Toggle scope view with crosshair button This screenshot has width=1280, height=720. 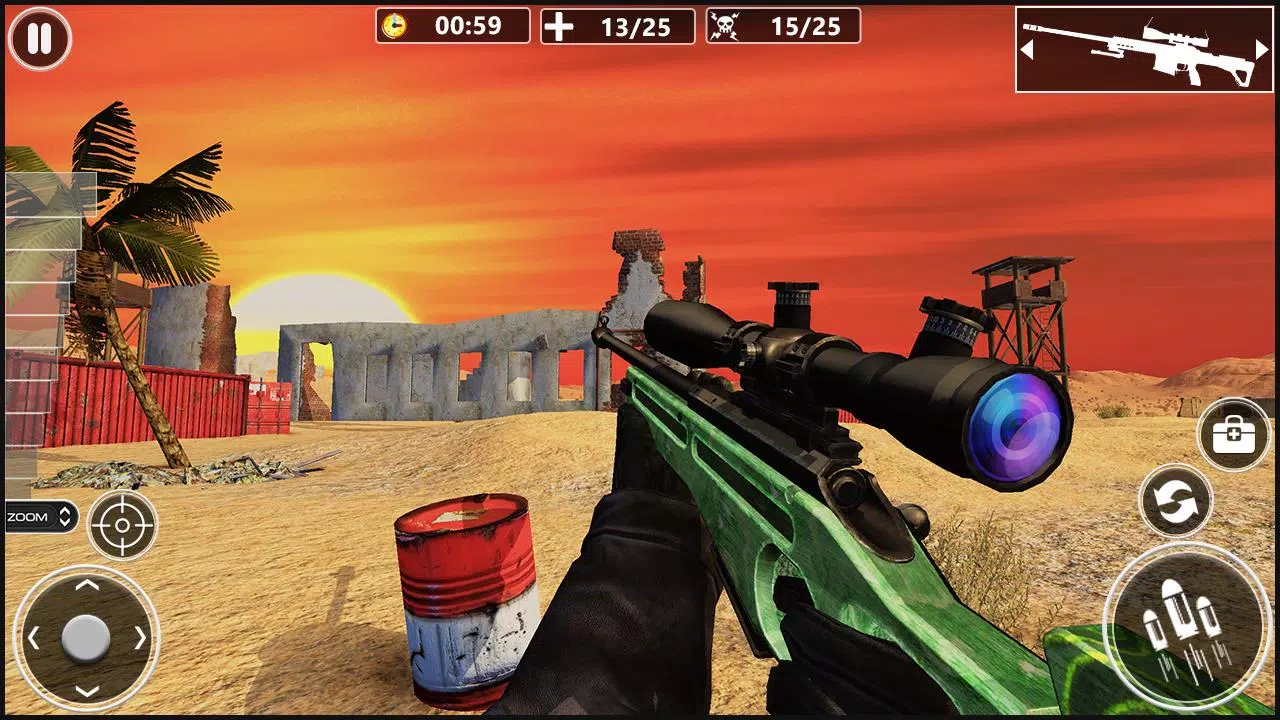tap(122, 524)
